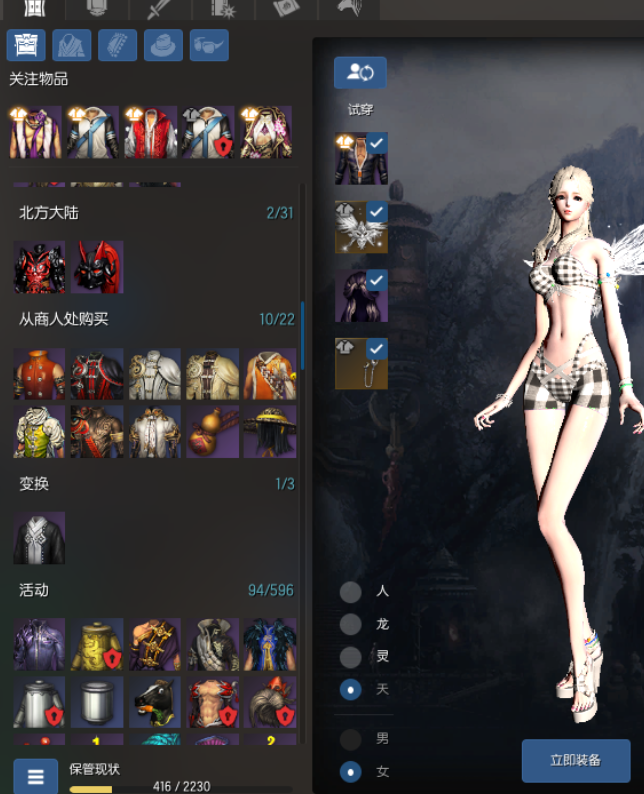This screenshot has height=794, width=644.
Task: Pick the red hooded coat in 关注物品
Action: [x=150, y=133]
